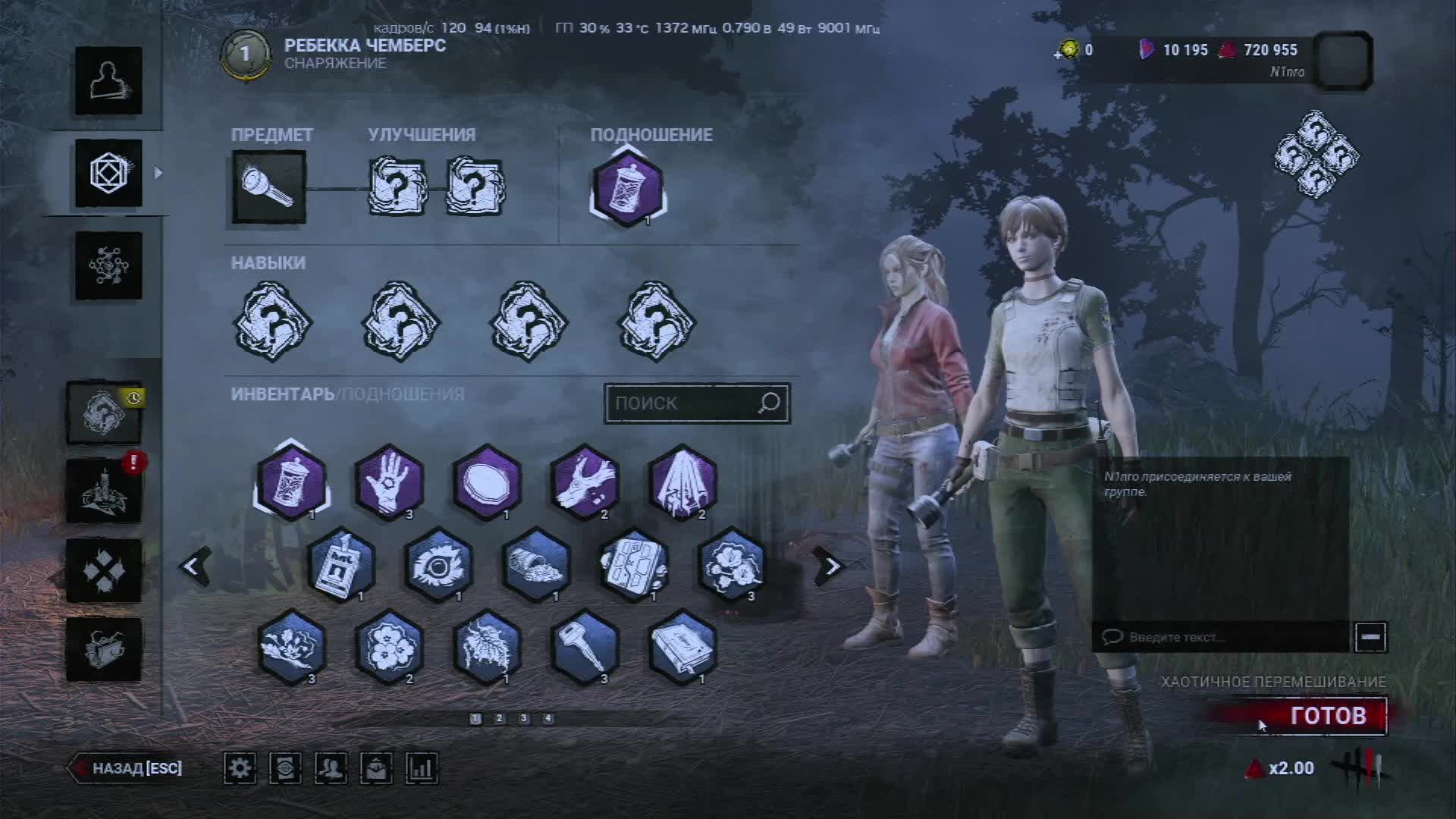The image size is (1456, 819).
Task: Go back with НАЗАД button
Action: 129,768
